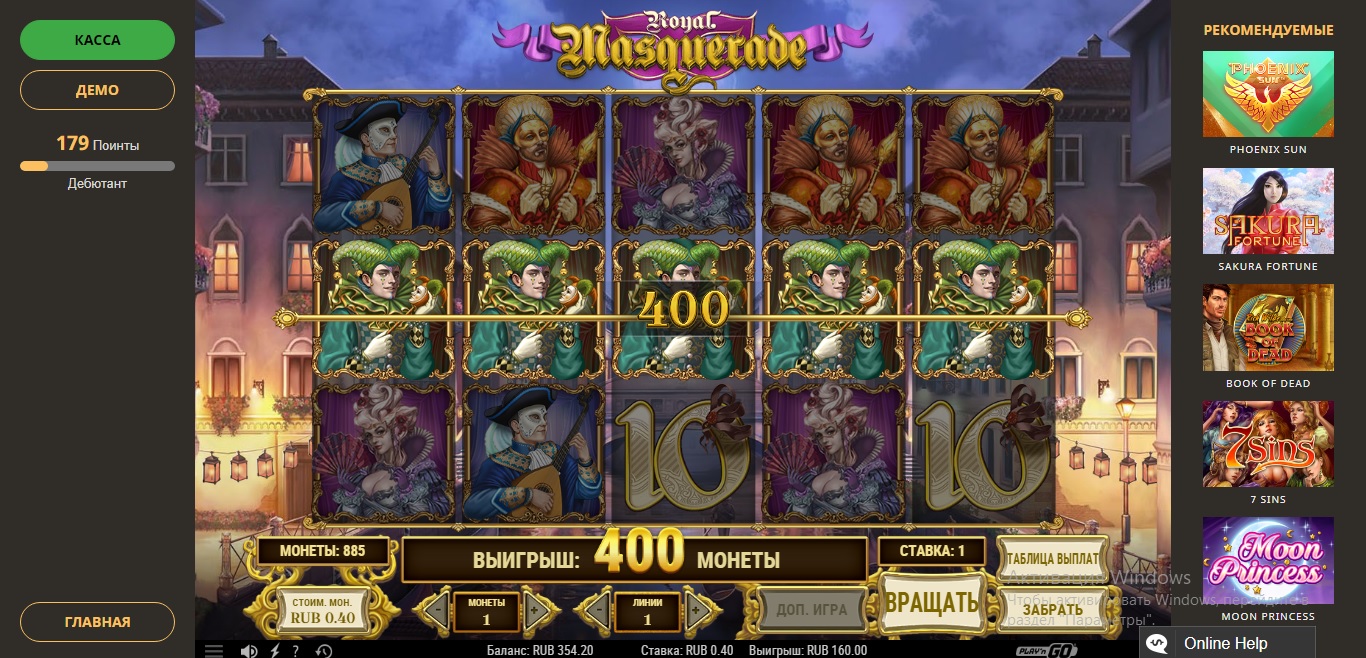Image resolution: width=1366 pixels, height=658 pixels.
Task: Increase the МОНЕТЫ coin count
Action: (535, 610)
